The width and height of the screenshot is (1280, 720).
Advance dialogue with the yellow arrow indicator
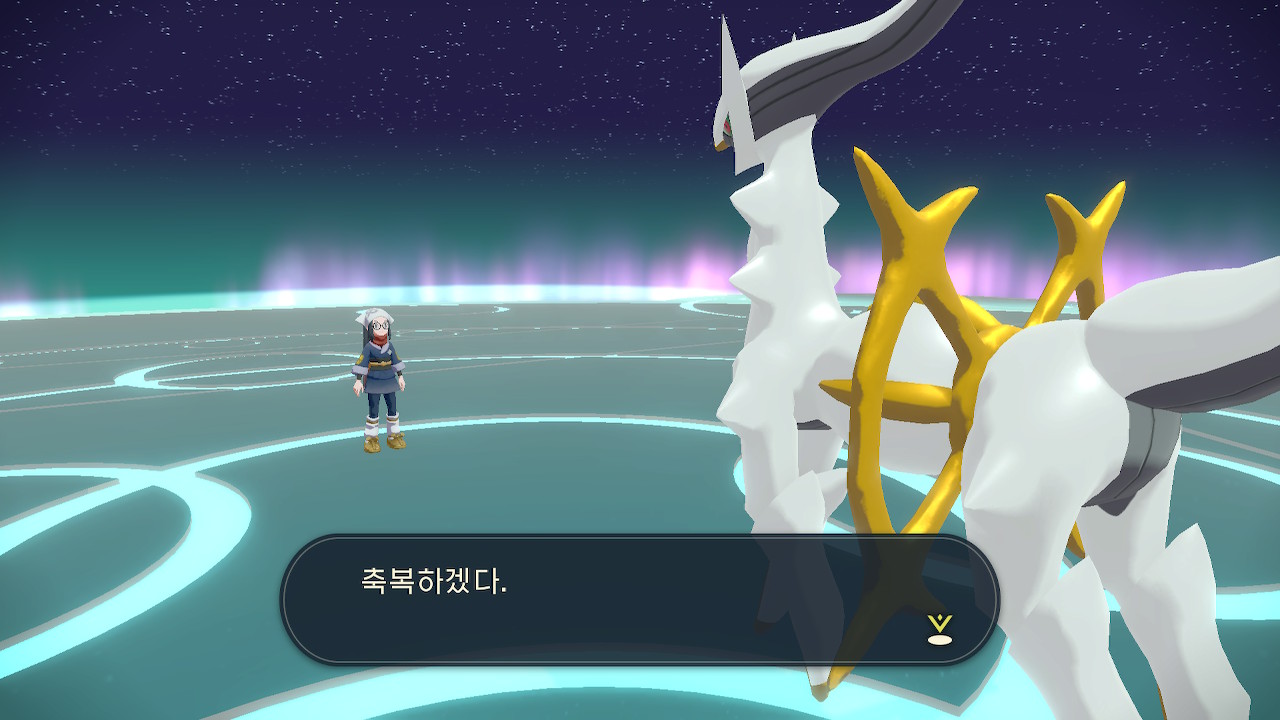coord(939,629)
